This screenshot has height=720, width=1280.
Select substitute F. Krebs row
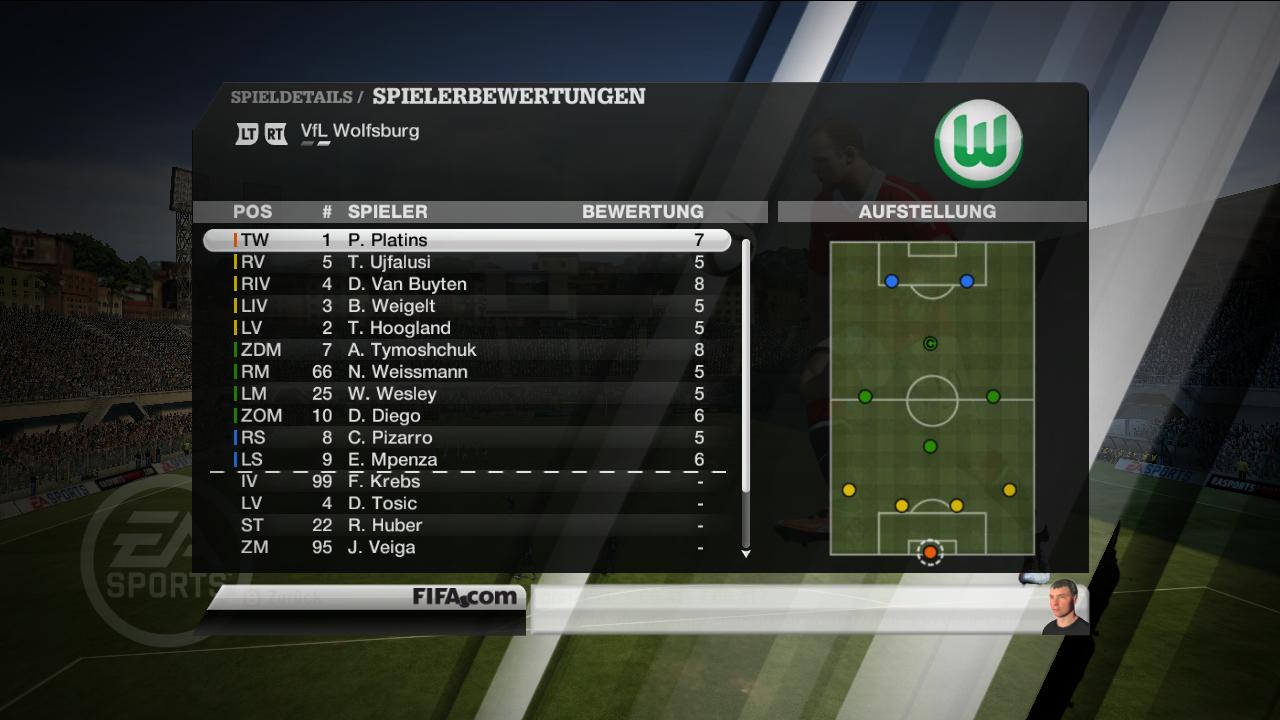[x=466, y=481]
